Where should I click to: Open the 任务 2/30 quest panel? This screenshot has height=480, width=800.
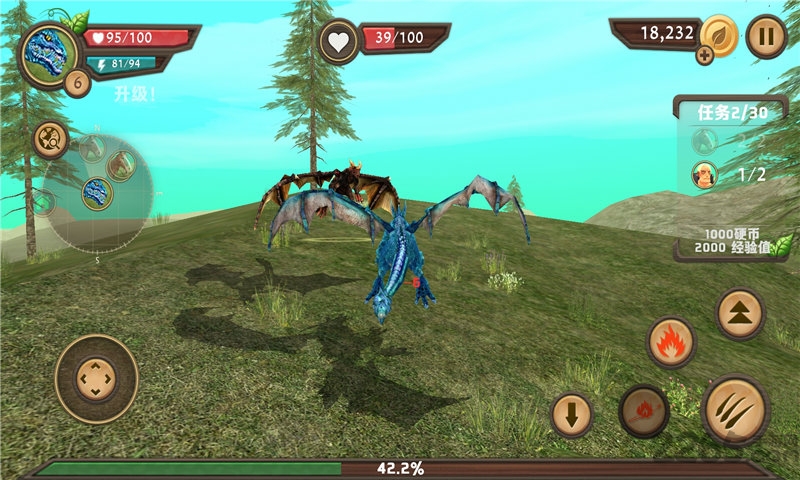[x=731, y=112]
